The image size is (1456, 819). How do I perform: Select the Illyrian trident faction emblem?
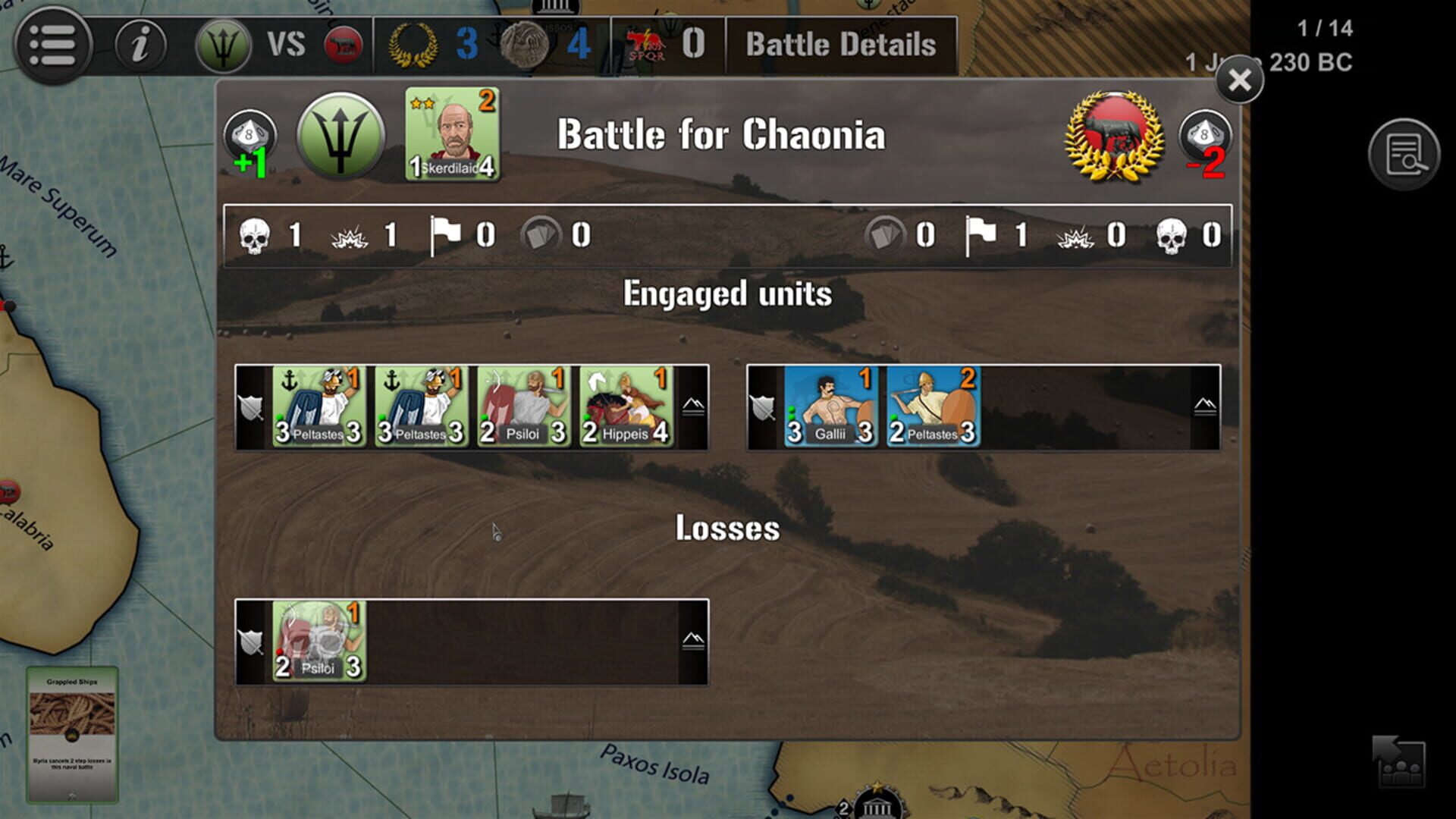point(340,139)
